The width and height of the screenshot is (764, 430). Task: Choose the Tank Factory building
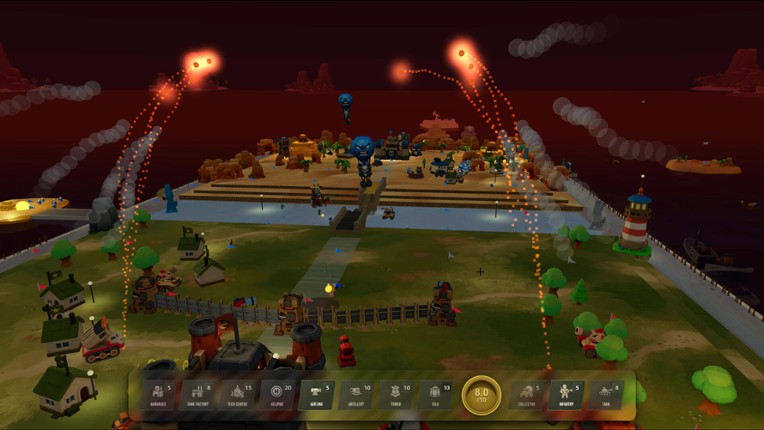point(198,395)
